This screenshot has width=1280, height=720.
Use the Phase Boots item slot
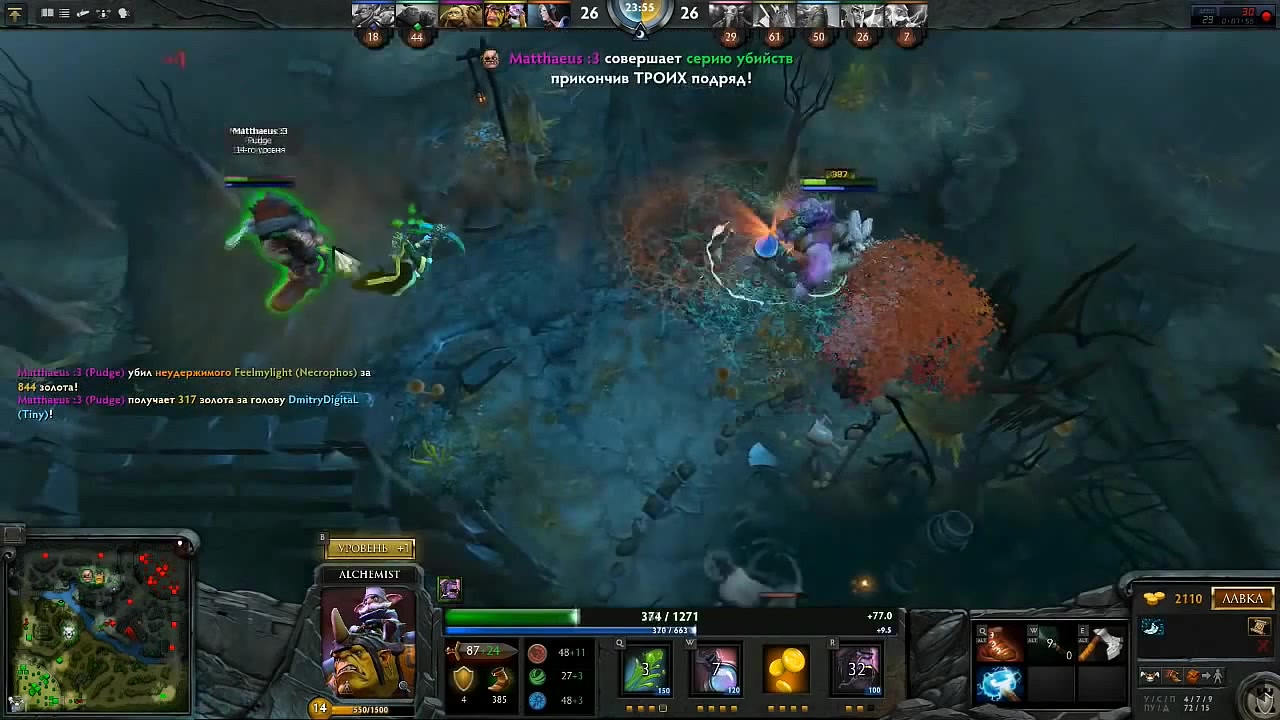(999, 645)
